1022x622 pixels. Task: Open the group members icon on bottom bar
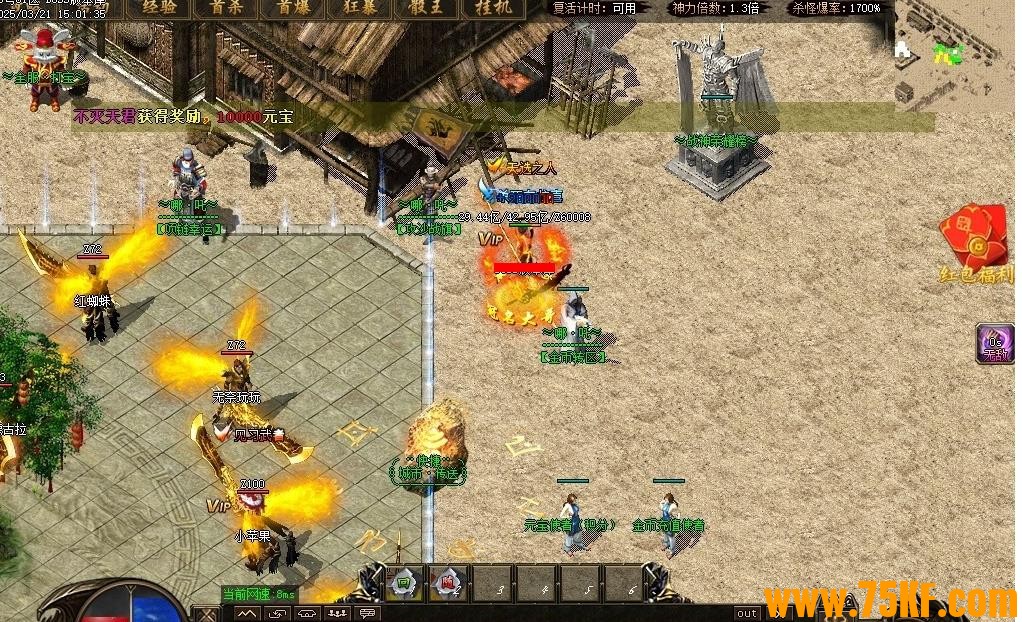tap(338, 613)
